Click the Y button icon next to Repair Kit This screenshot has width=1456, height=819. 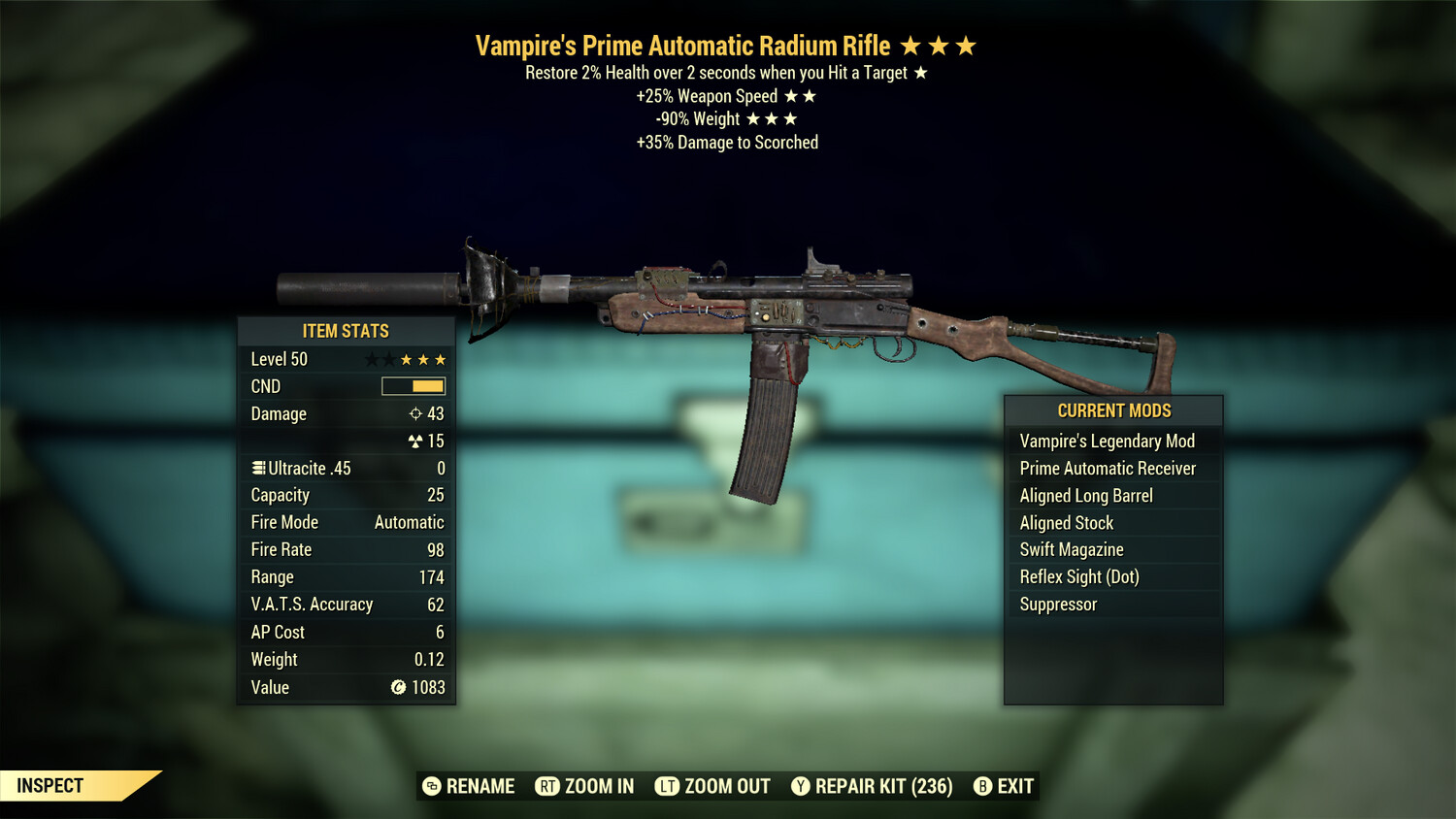[800, 786]
